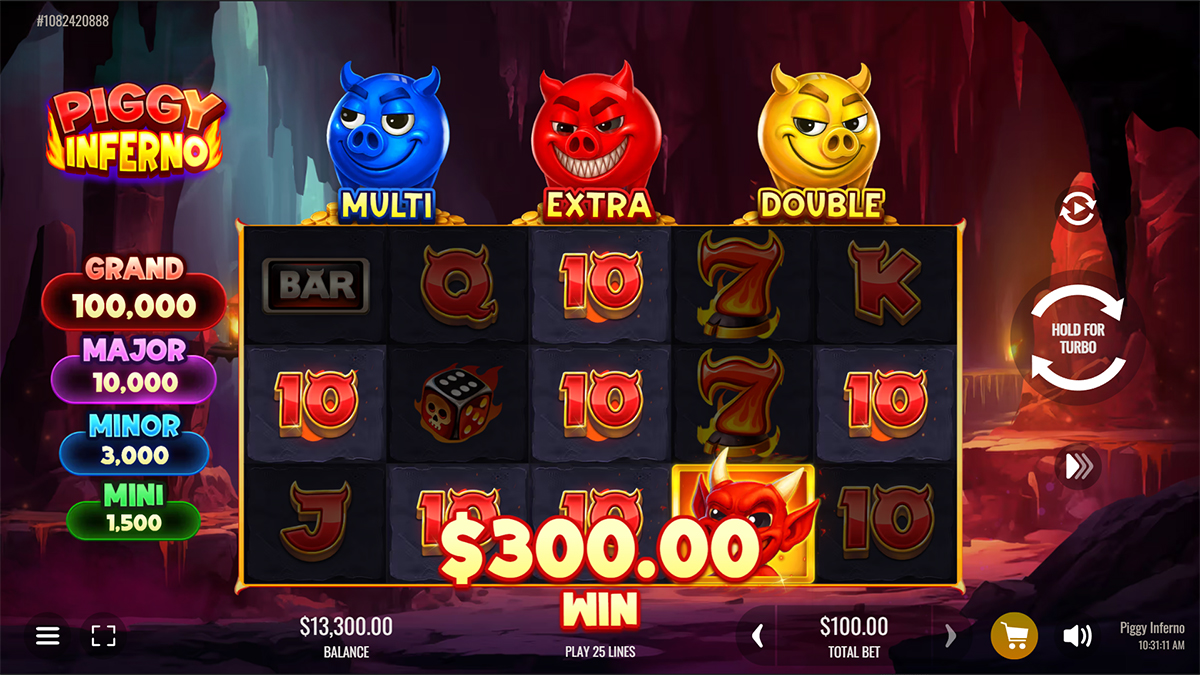This screenshot has height=675, width=1200.
Task: Increase the total bet
Action: click(x=950, y=635)
